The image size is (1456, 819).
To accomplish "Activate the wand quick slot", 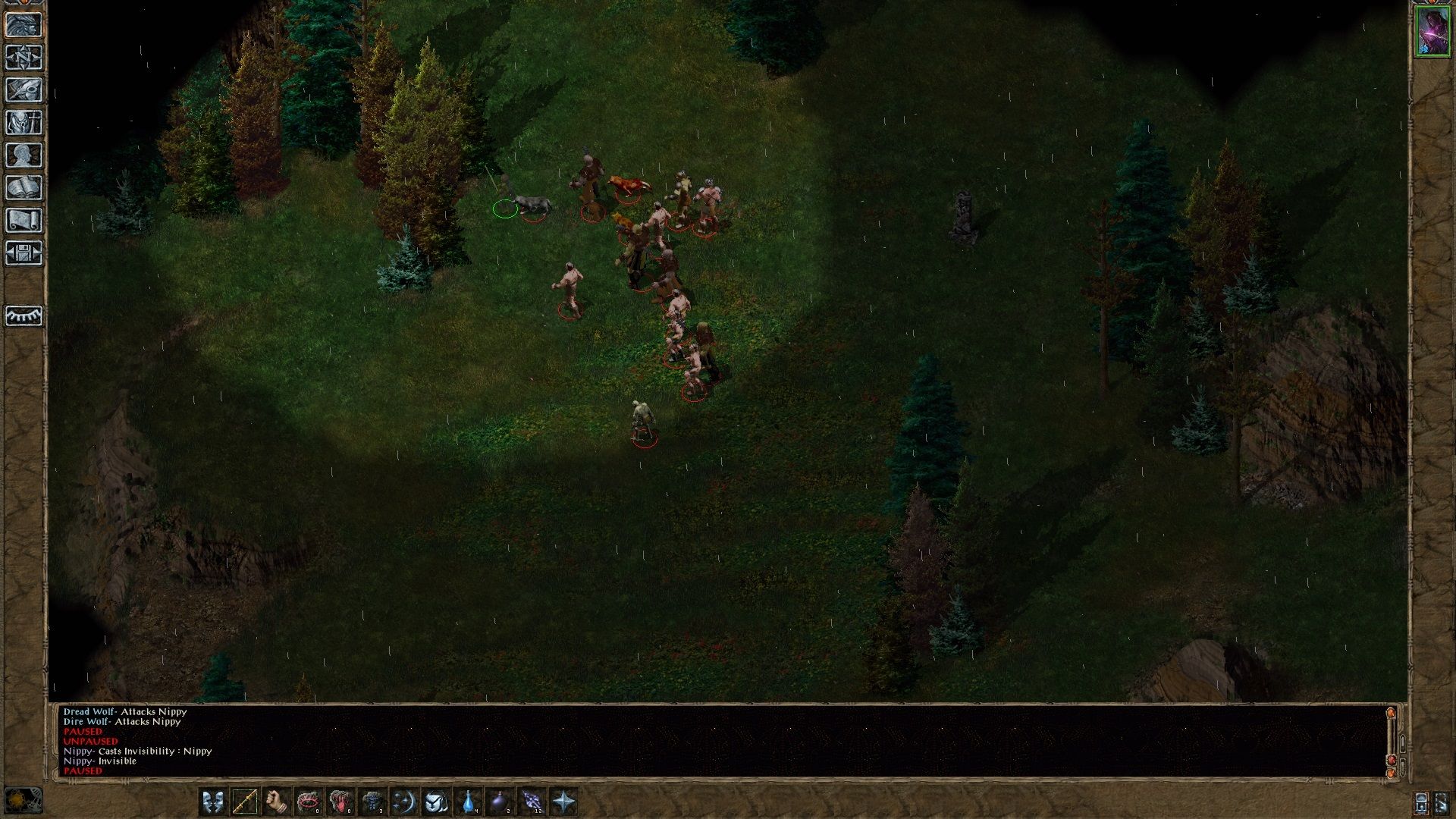I will click(x=531, y=801).
